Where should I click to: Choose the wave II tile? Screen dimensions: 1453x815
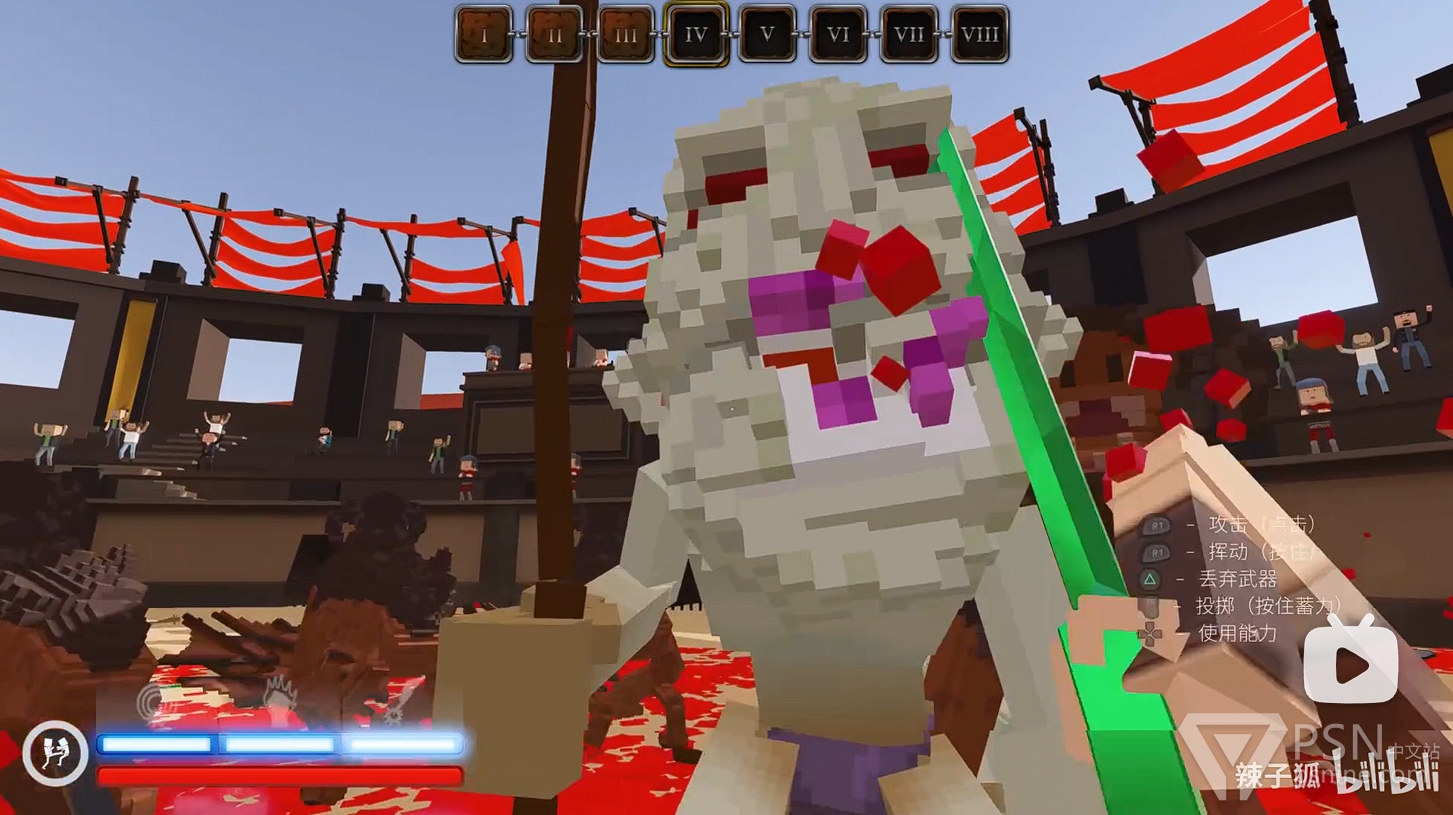coord(555,35)
